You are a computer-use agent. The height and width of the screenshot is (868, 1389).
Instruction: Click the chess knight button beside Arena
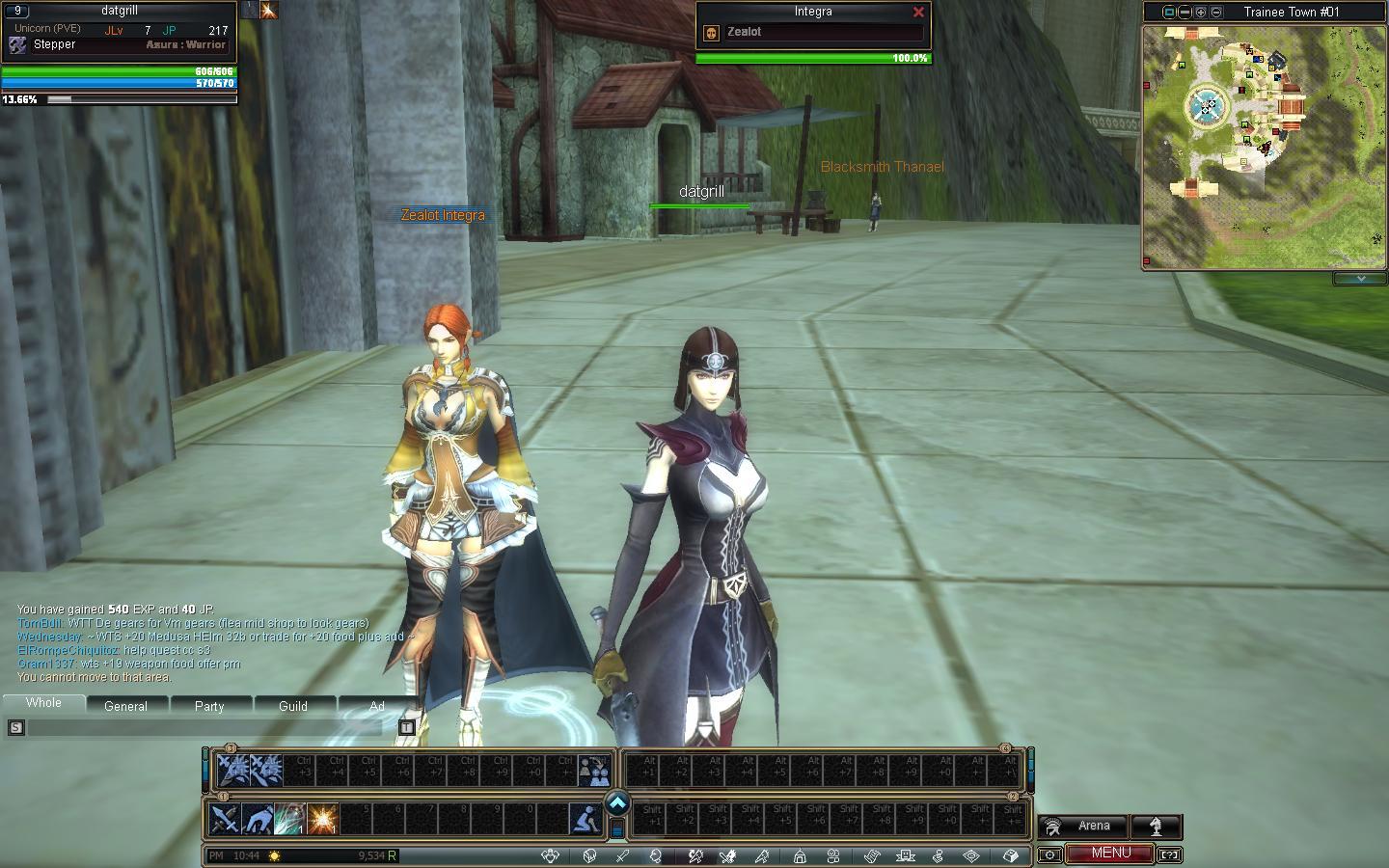[1157, 827]
